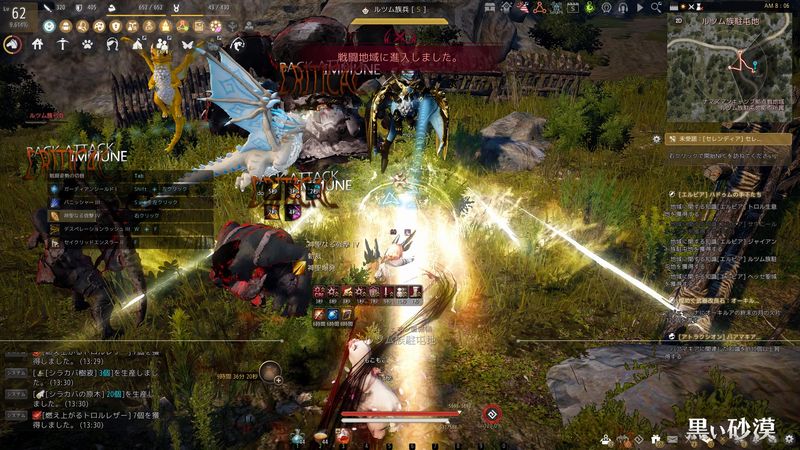
Task: Click the paw print pet icon
Action: point(87,44)
